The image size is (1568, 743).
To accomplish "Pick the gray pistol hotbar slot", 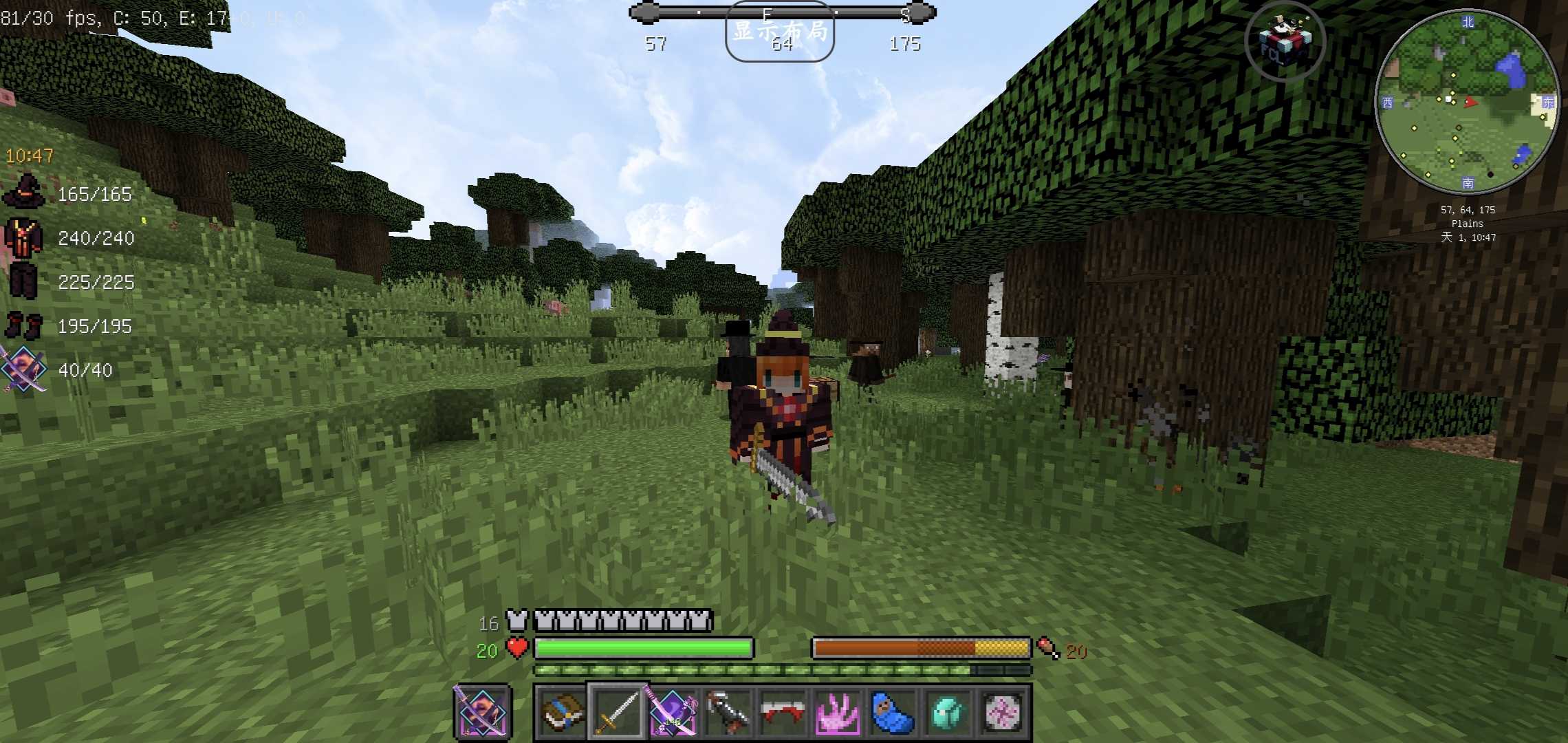I will click(x=728, y=712).
